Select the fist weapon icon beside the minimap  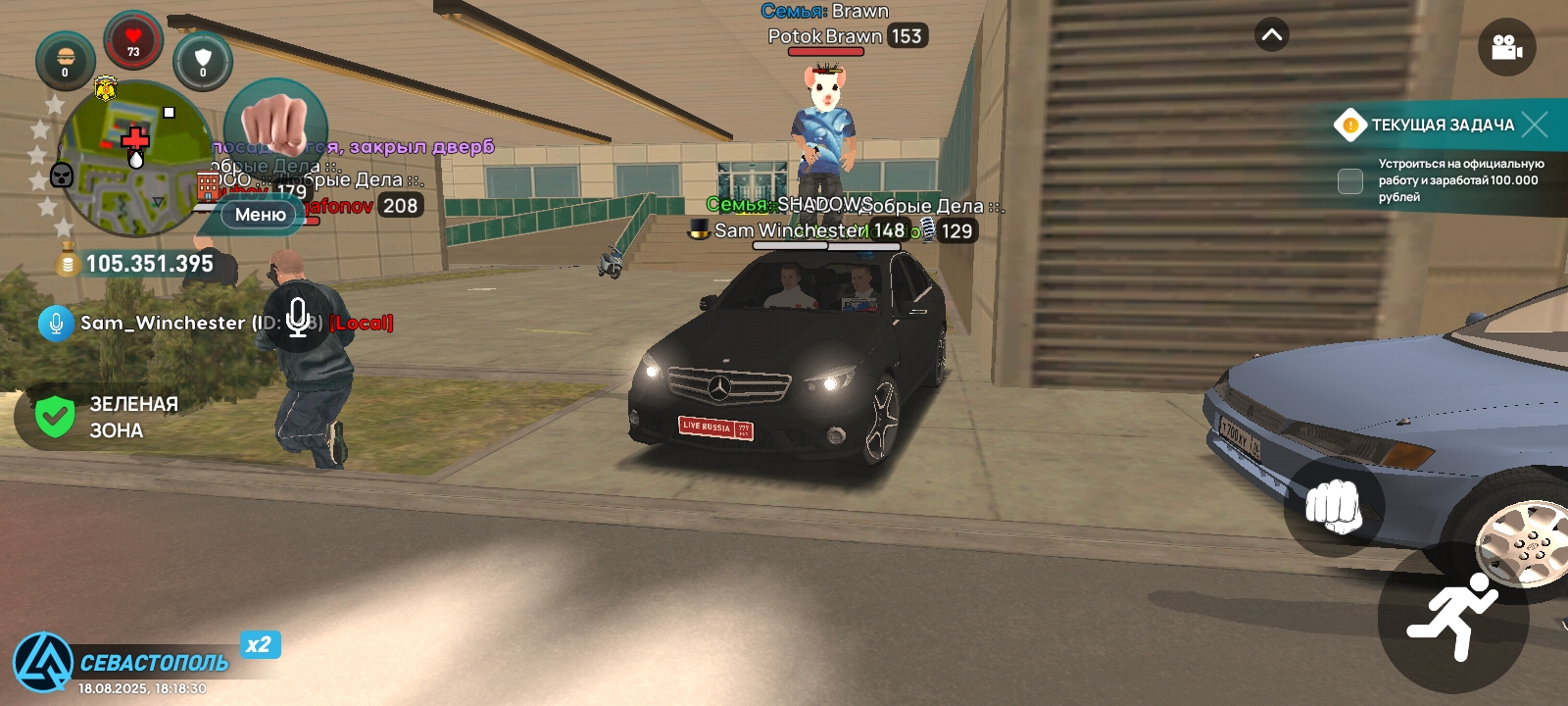point(275,125)
